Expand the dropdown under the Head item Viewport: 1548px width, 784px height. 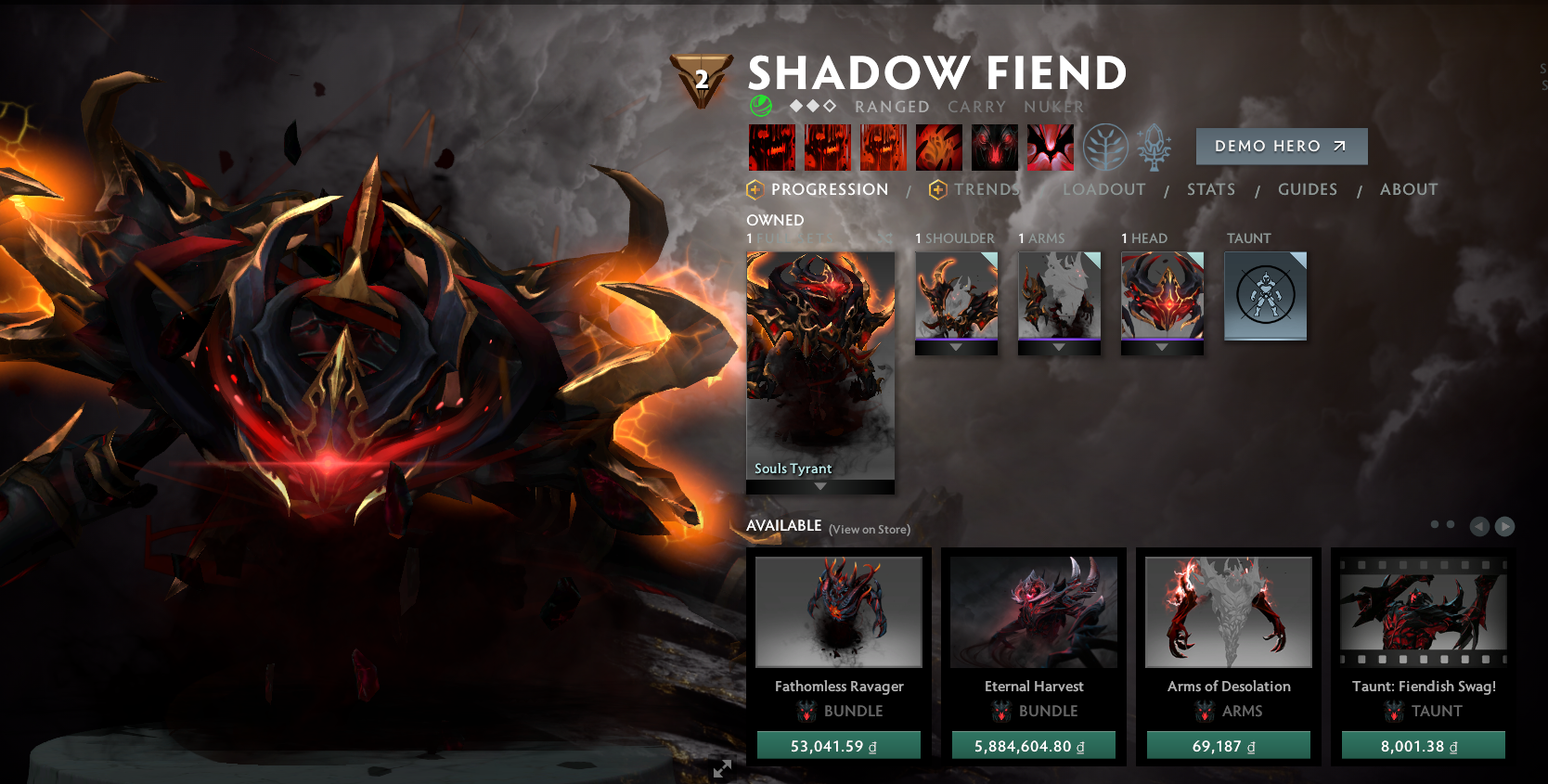1161,348
